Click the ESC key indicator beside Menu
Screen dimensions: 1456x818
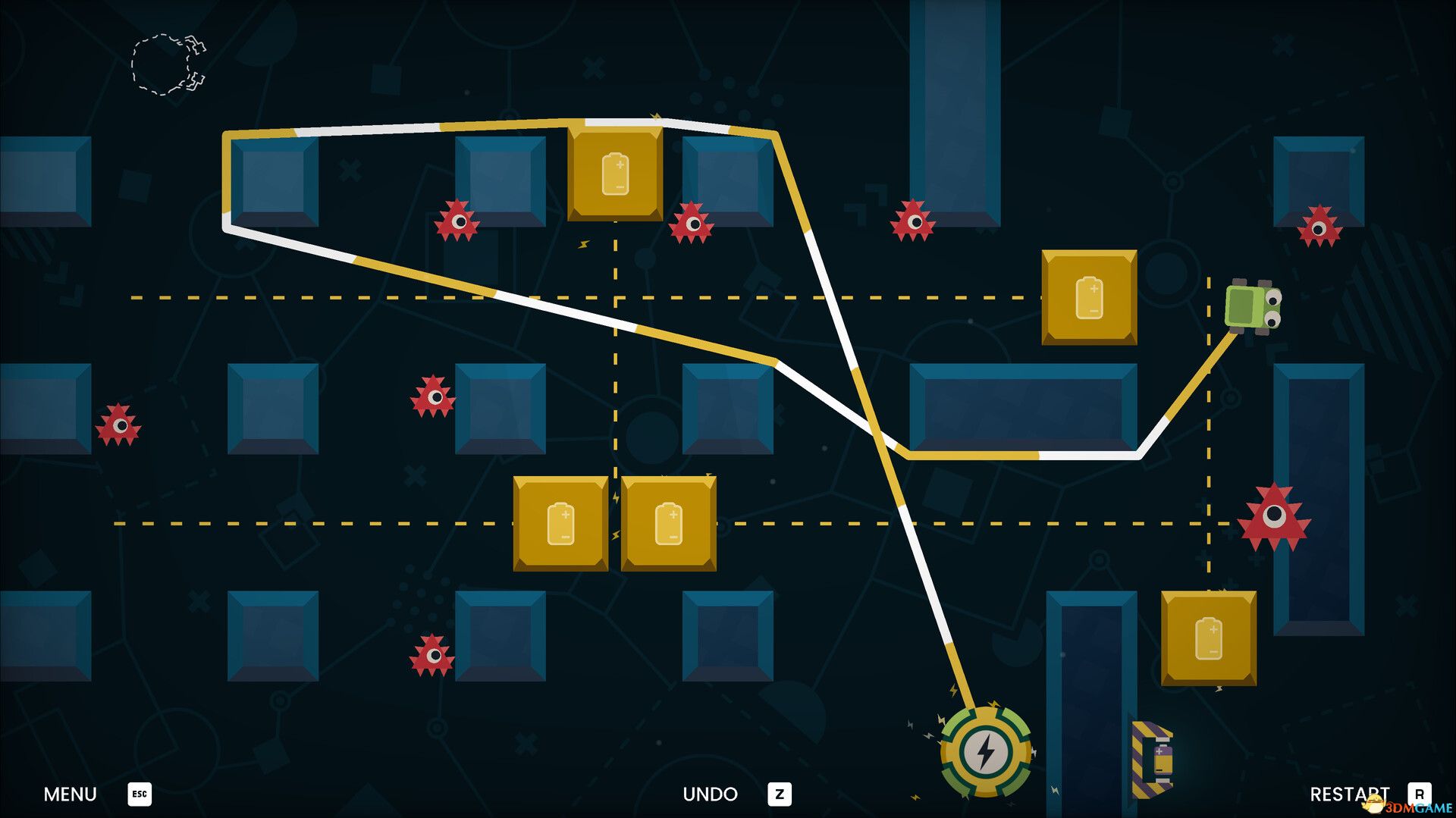(138, 794)
